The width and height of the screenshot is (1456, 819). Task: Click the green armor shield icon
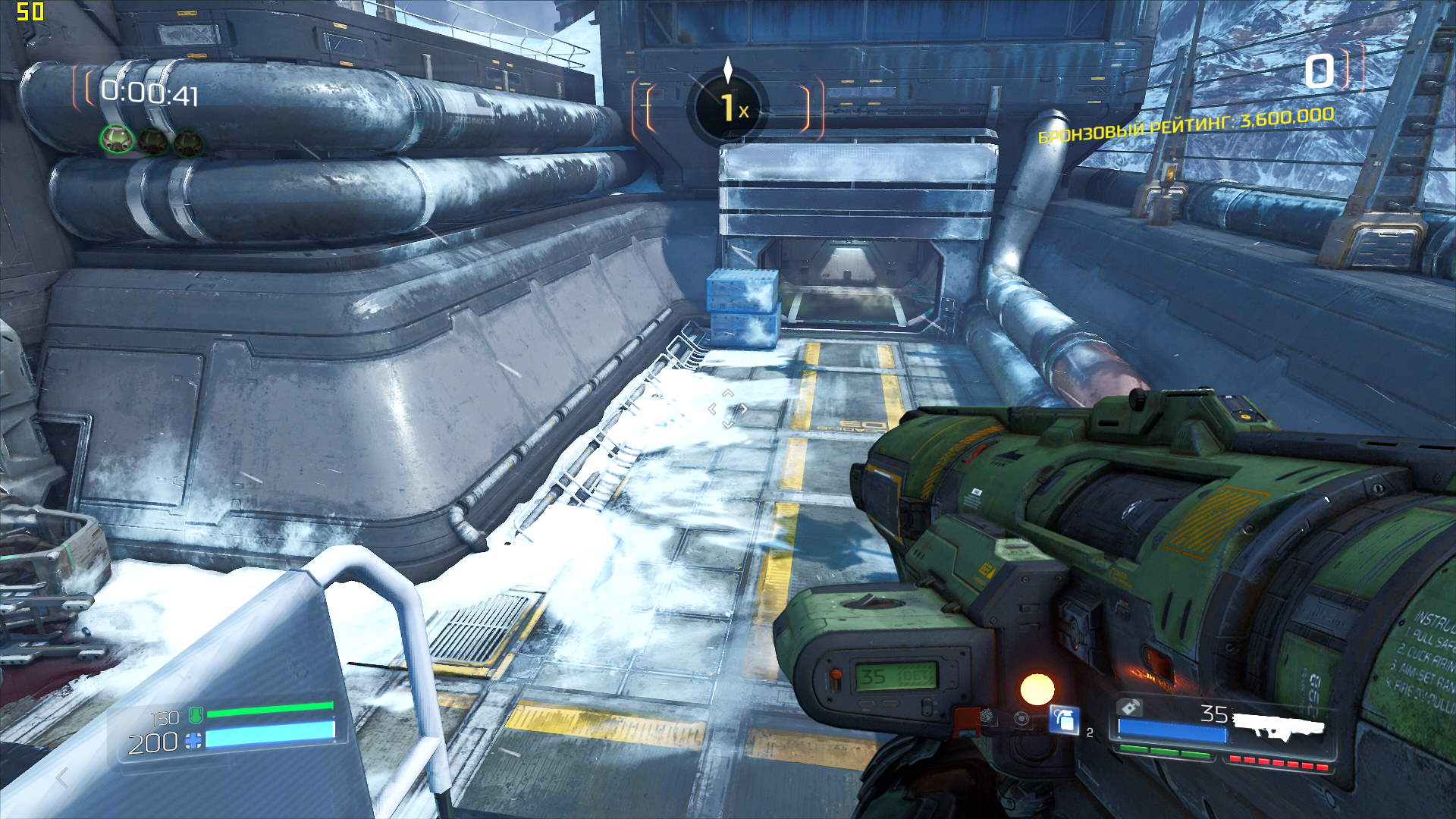click(195, 714)
